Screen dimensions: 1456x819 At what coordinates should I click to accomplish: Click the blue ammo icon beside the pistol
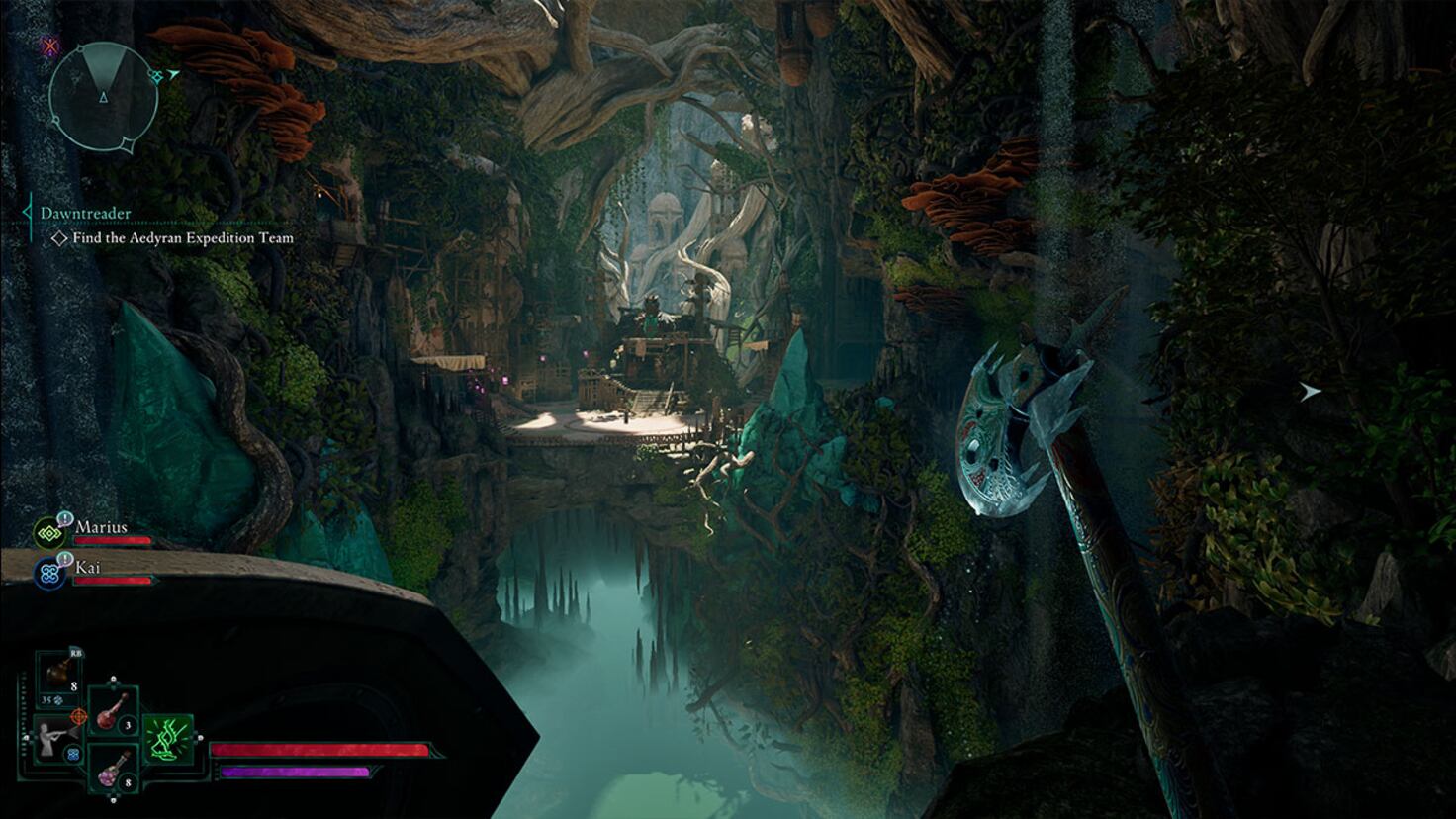point(73,754)
